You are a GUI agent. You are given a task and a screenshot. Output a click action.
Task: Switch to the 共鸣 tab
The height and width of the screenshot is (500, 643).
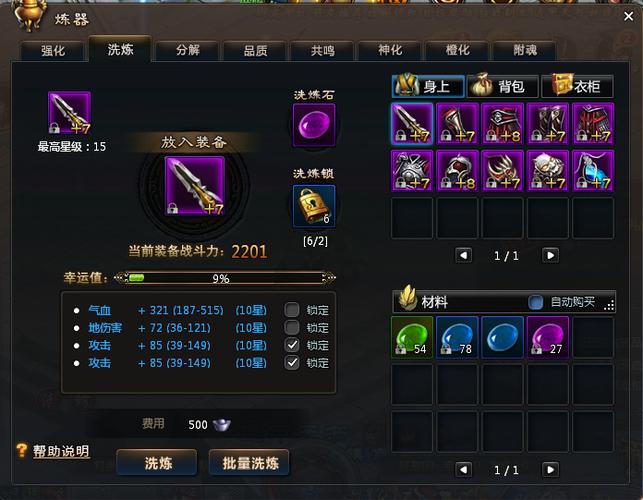click(x=322, y=51)
